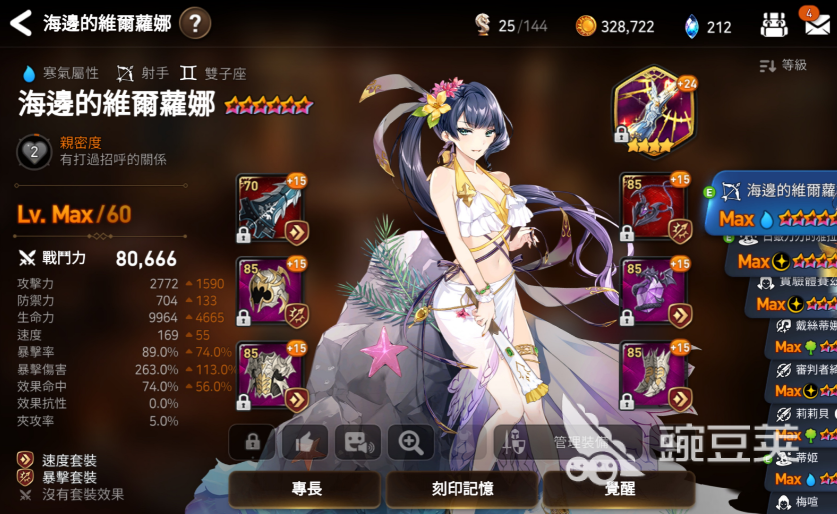Go back using the top-left arrow
This screenshot has width=837, height=514.
[x=20, y=22]
